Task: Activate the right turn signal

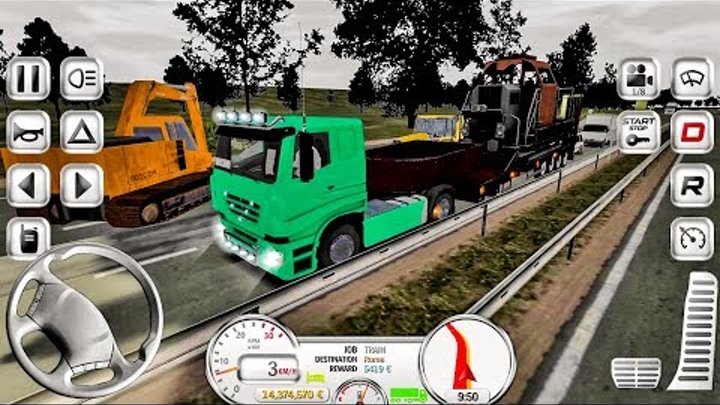Action: (82, 185)
